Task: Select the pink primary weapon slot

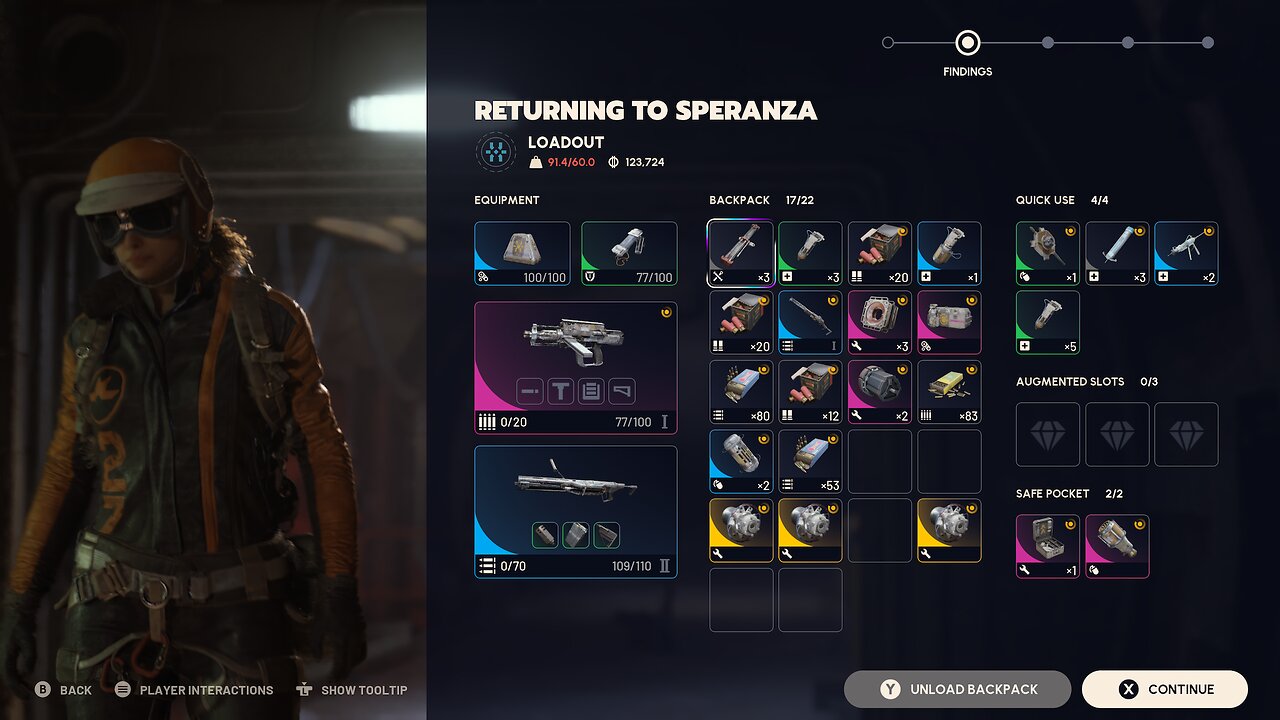Action: 576,368
